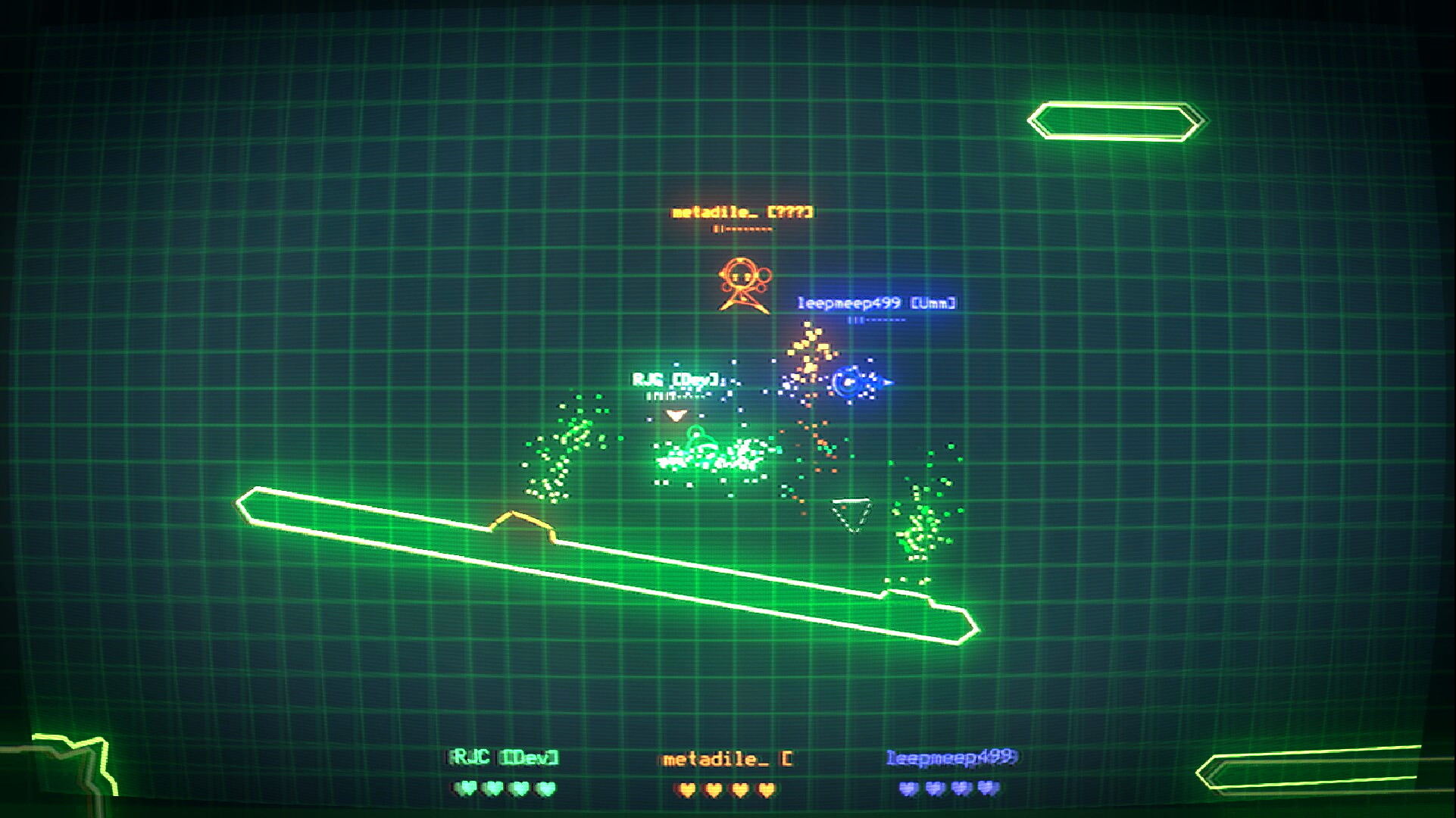Select the RJC [Dev] scoreboard entry
The image size is (1456, 818).
(x=503, y=755)
